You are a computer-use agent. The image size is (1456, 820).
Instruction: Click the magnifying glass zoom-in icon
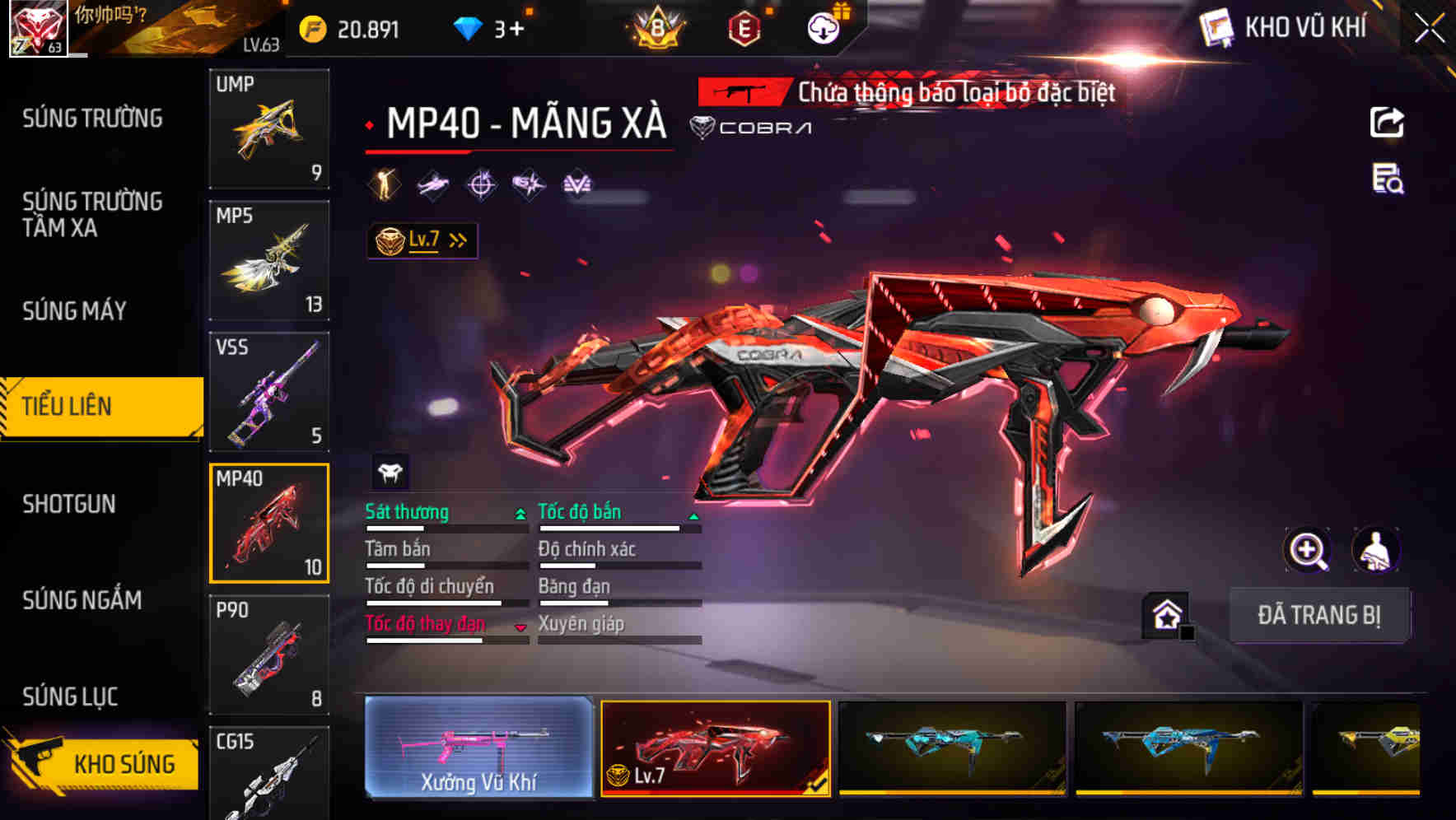coord(1309,550)
